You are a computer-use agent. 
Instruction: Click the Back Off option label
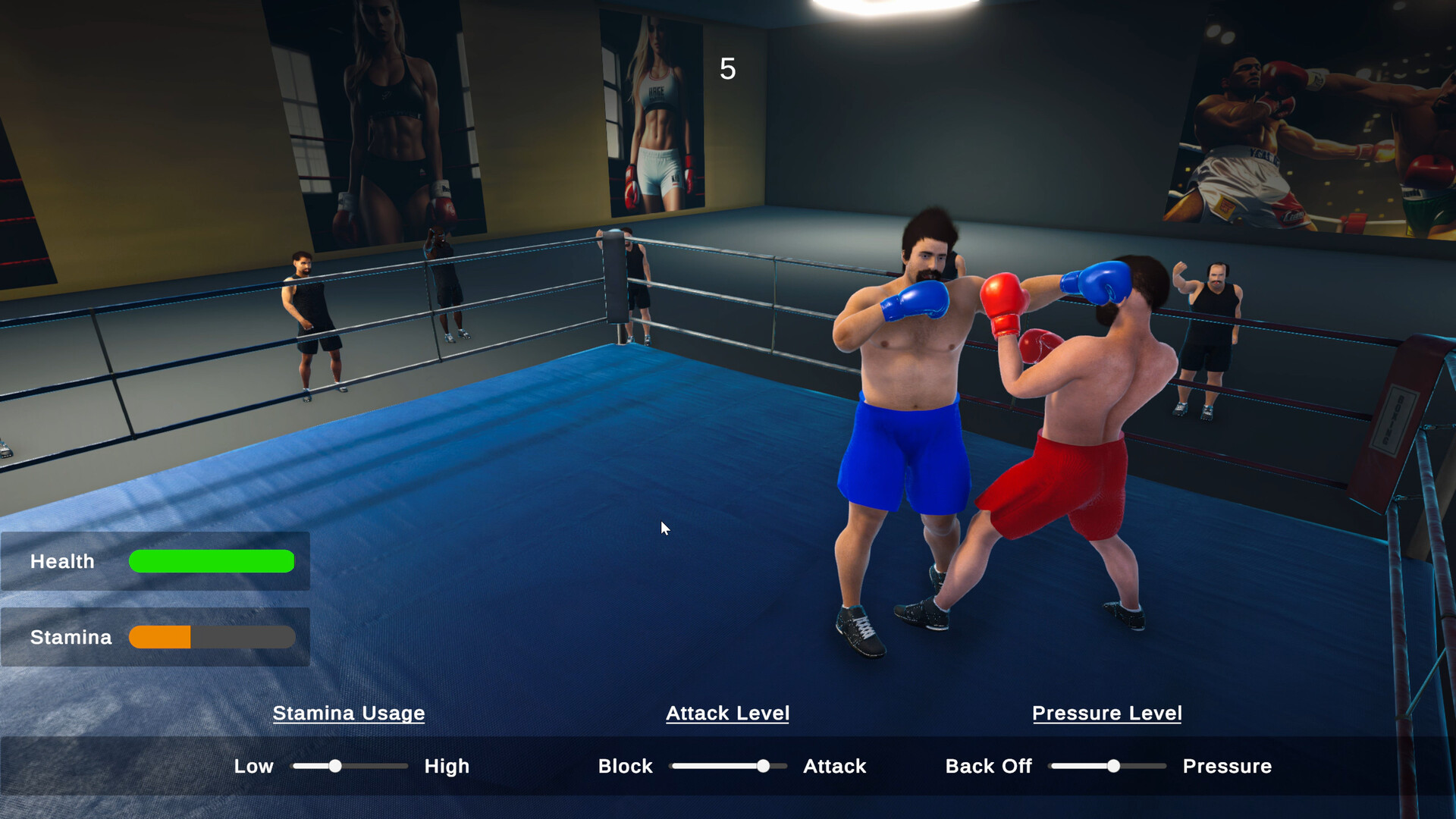point(988,766)
